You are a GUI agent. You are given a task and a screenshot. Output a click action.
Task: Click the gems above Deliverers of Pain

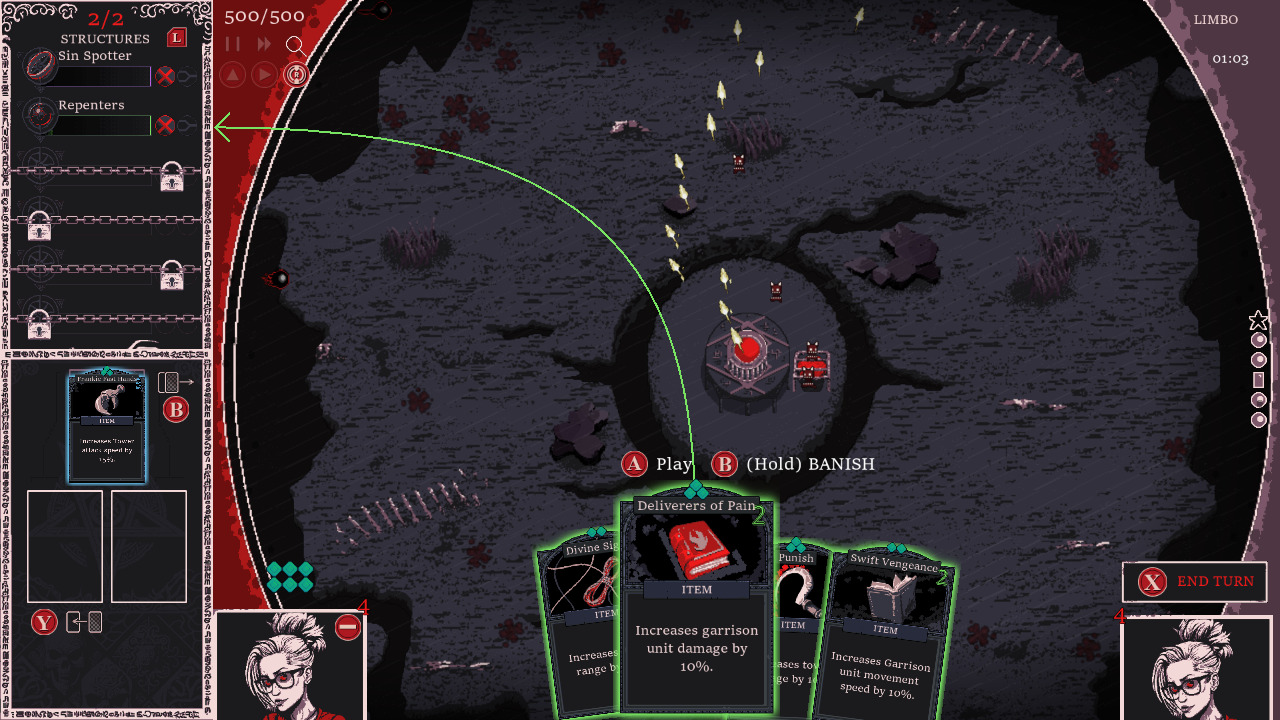click(x=697, y=490)
